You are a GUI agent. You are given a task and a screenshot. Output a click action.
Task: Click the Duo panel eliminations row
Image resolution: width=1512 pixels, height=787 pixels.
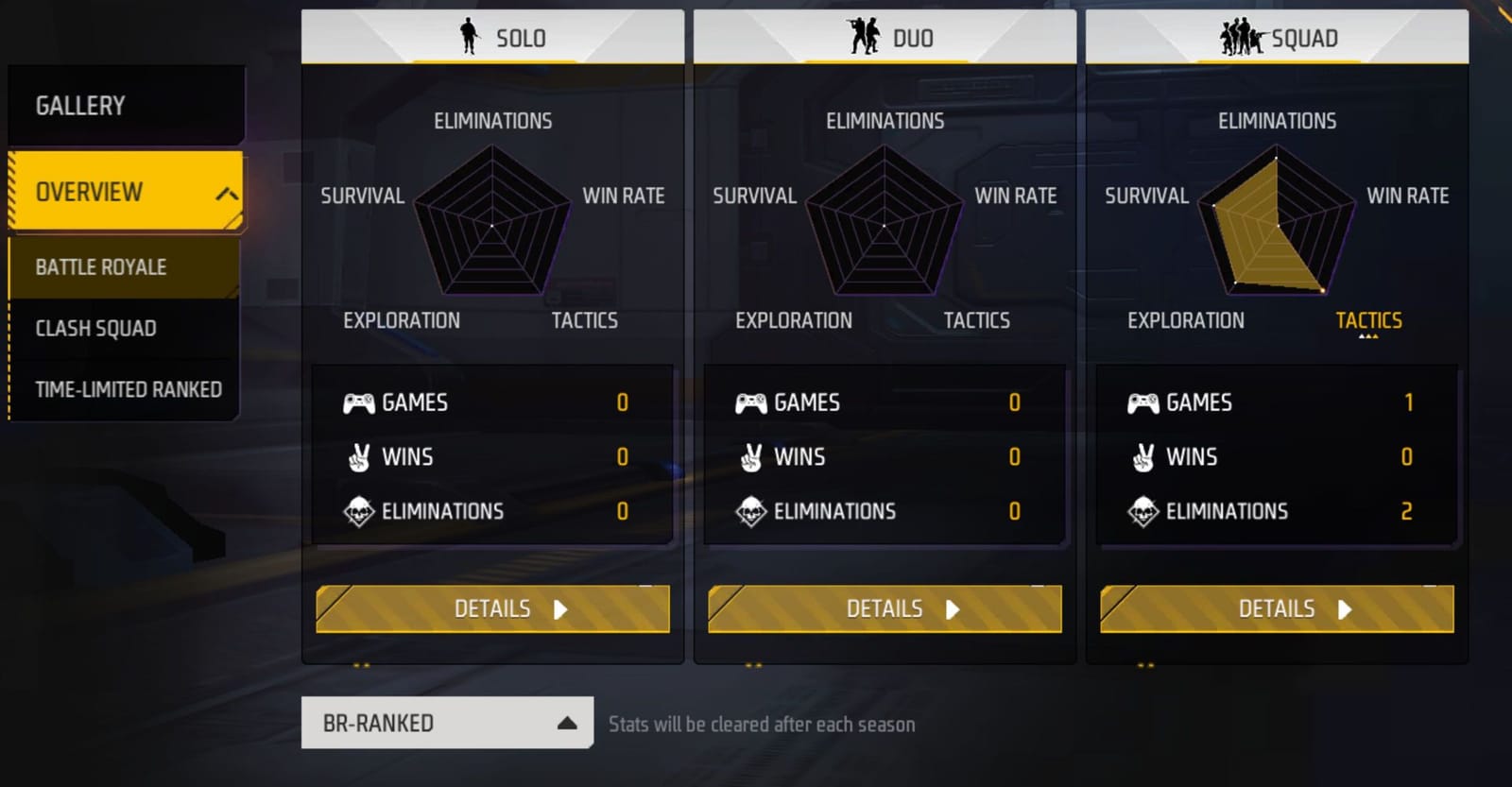[885, 511]
